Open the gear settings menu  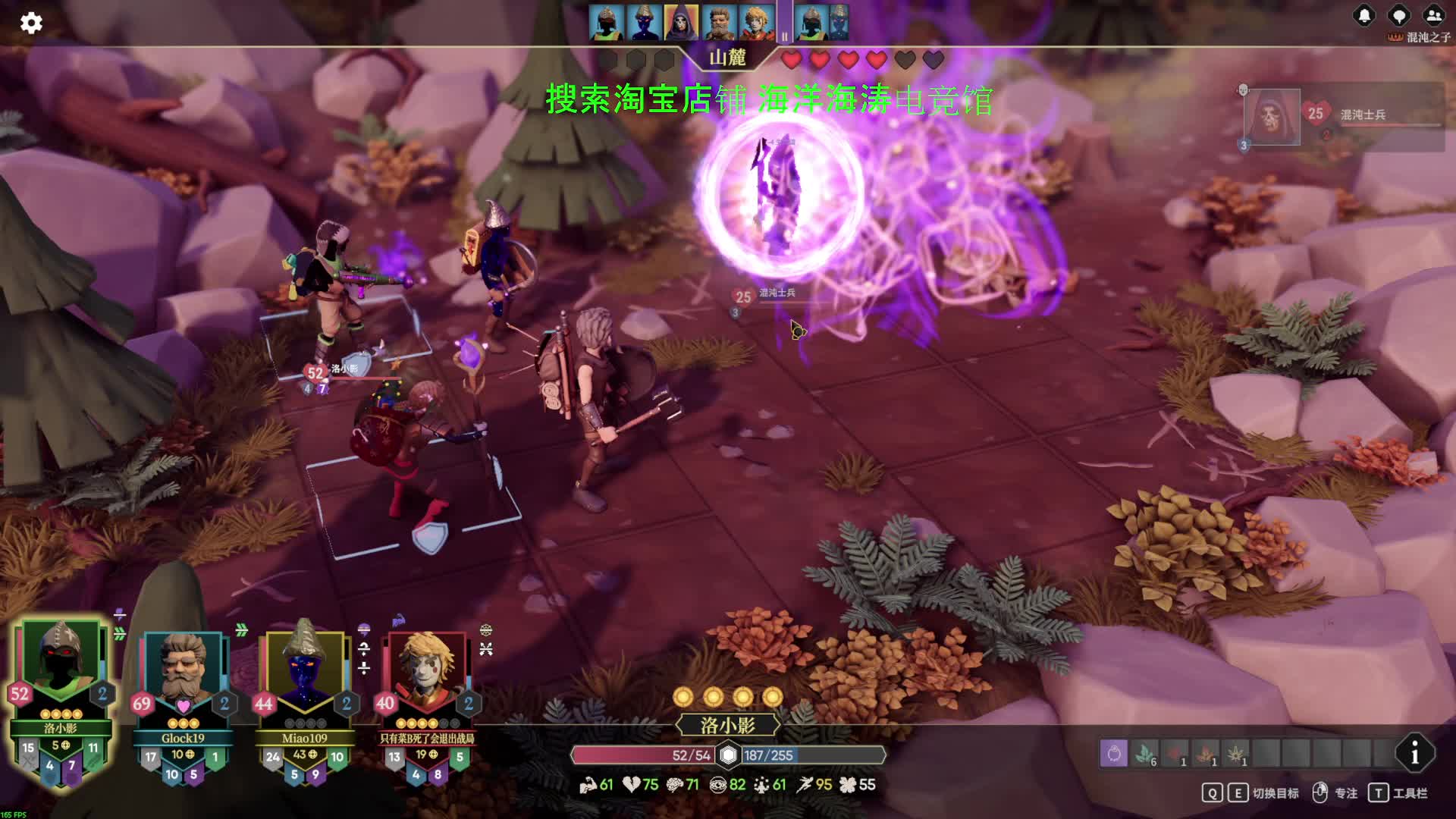click(31, 23)
